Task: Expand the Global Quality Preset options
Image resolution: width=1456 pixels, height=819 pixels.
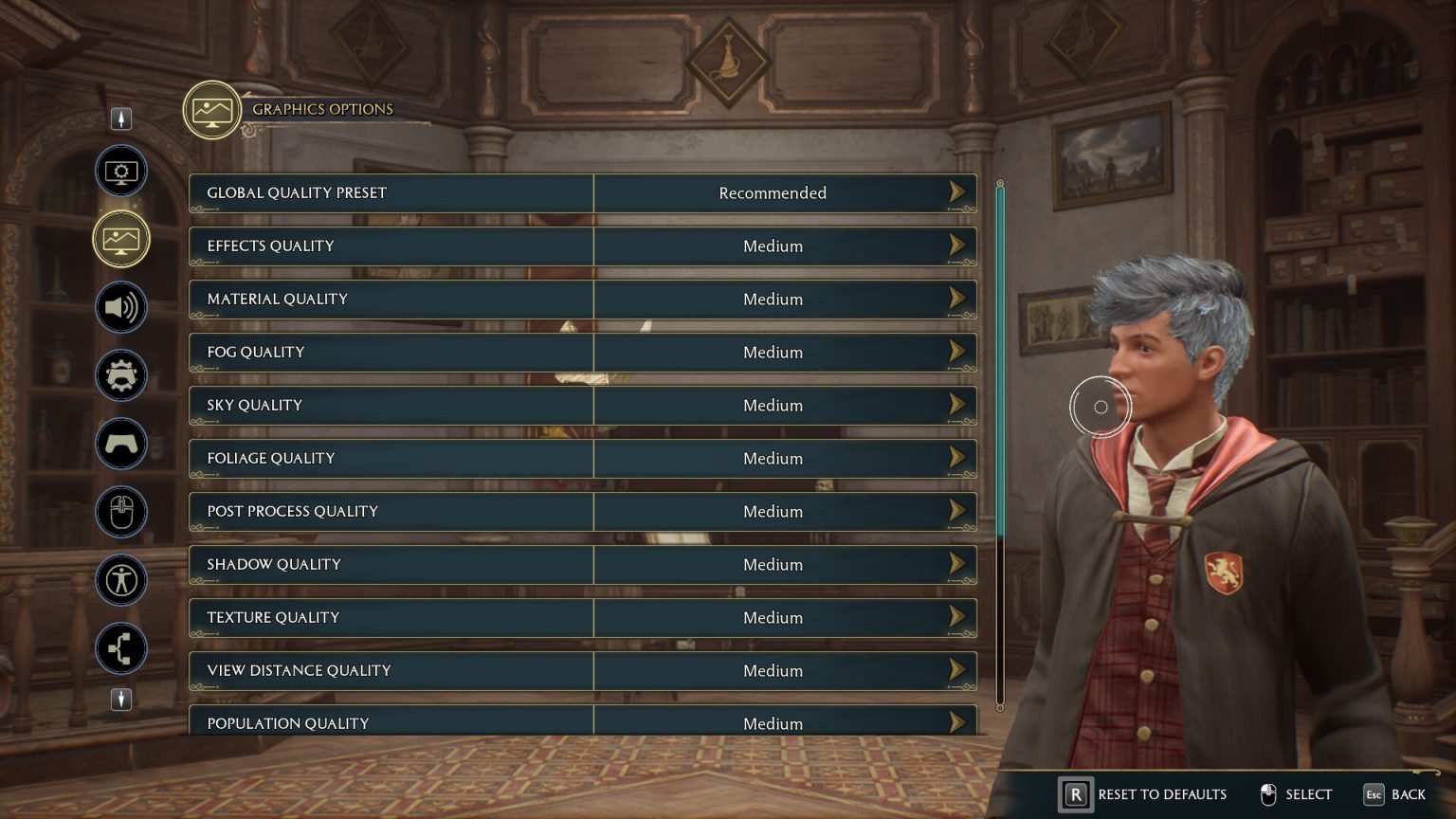Action: [x=957, y=192]
